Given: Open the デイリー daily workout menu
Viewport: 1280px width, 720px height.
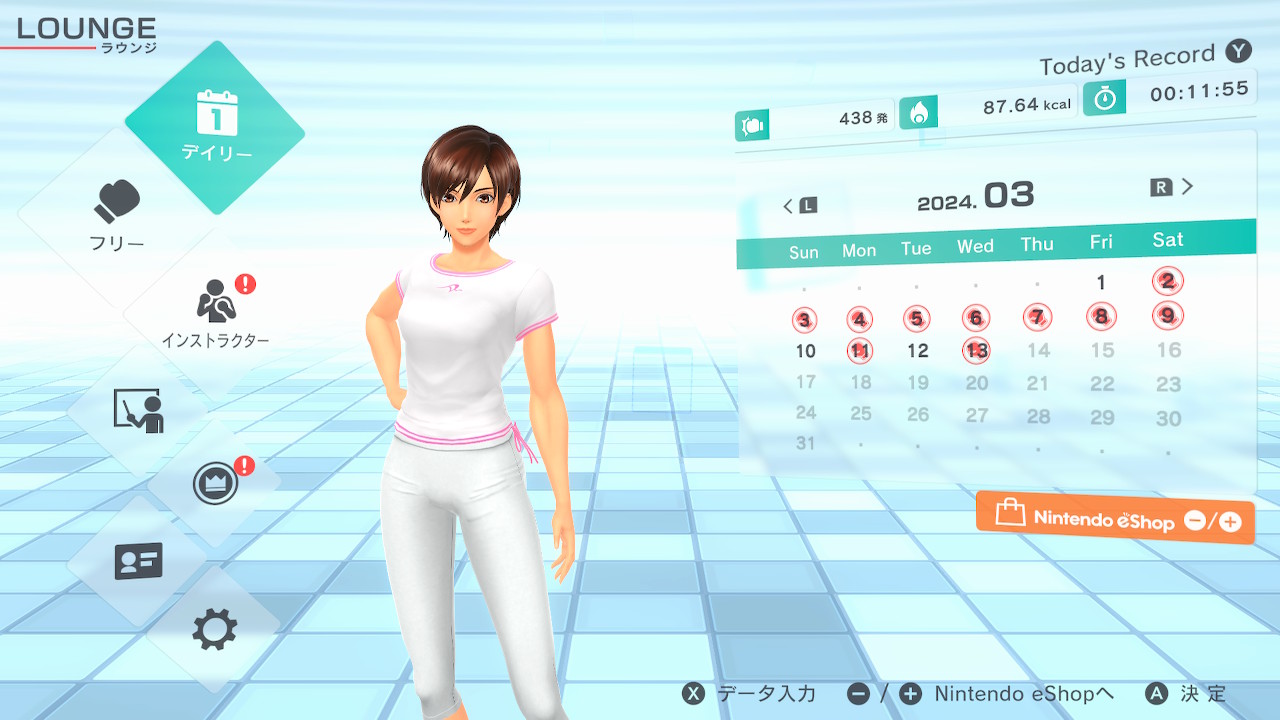Looking at the screenshot, I should pos(215,127).
